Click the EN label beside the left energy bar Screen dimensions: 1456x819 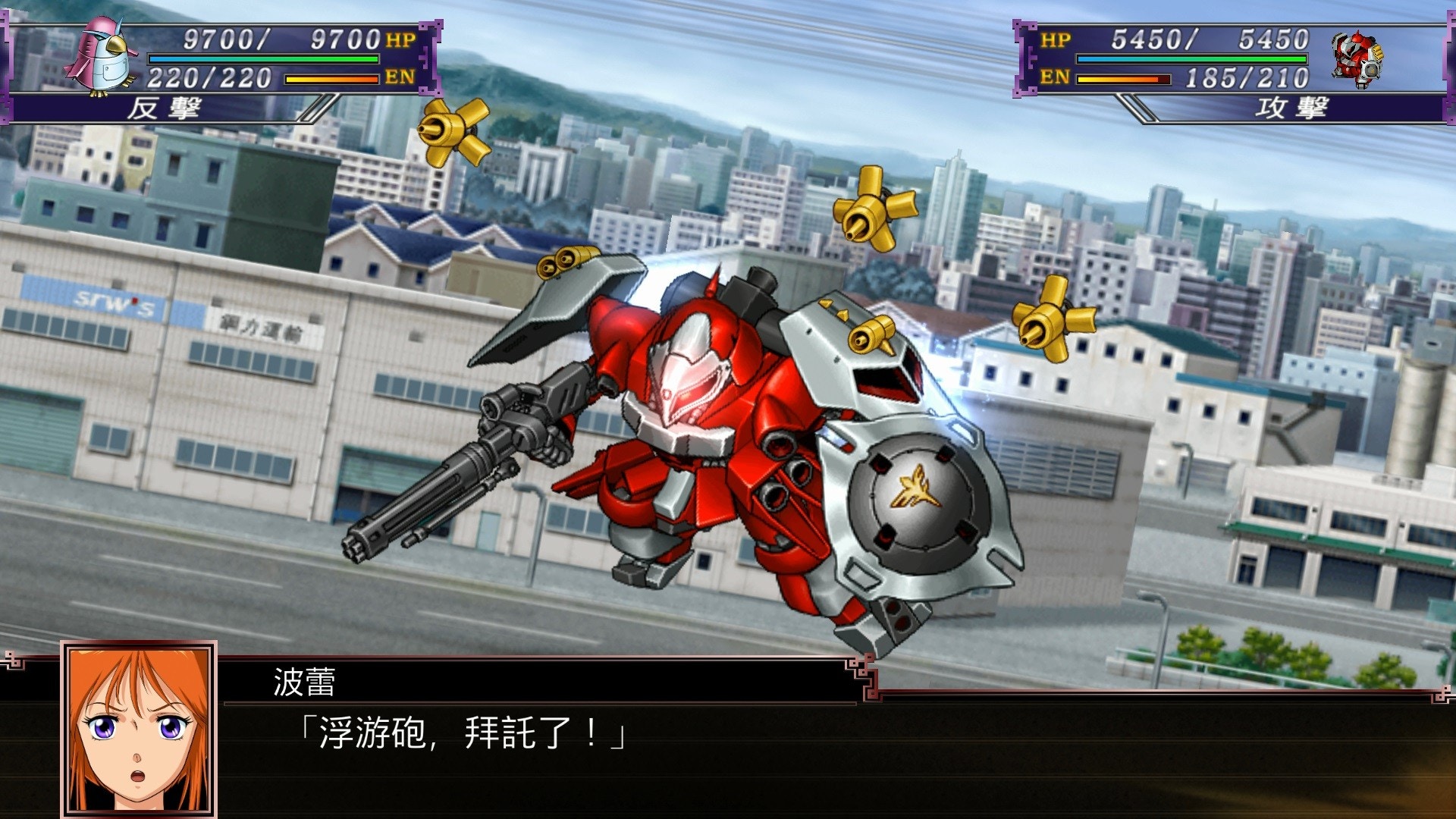(x=400, y=76)
